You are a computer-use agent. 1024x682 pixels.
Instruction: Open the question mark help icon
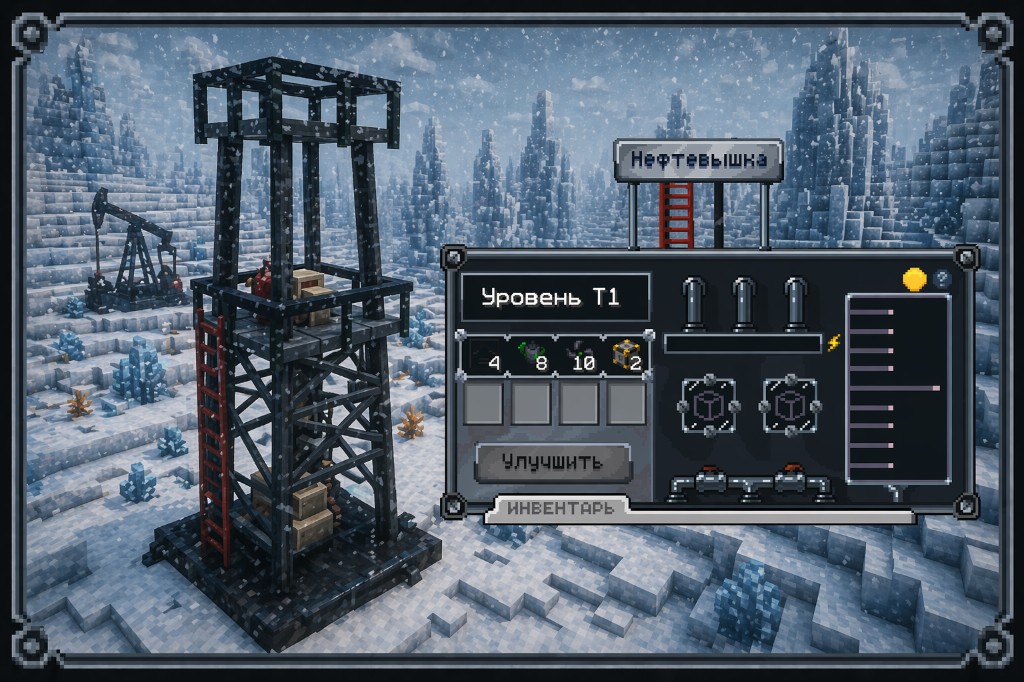[x=941, y=280]
